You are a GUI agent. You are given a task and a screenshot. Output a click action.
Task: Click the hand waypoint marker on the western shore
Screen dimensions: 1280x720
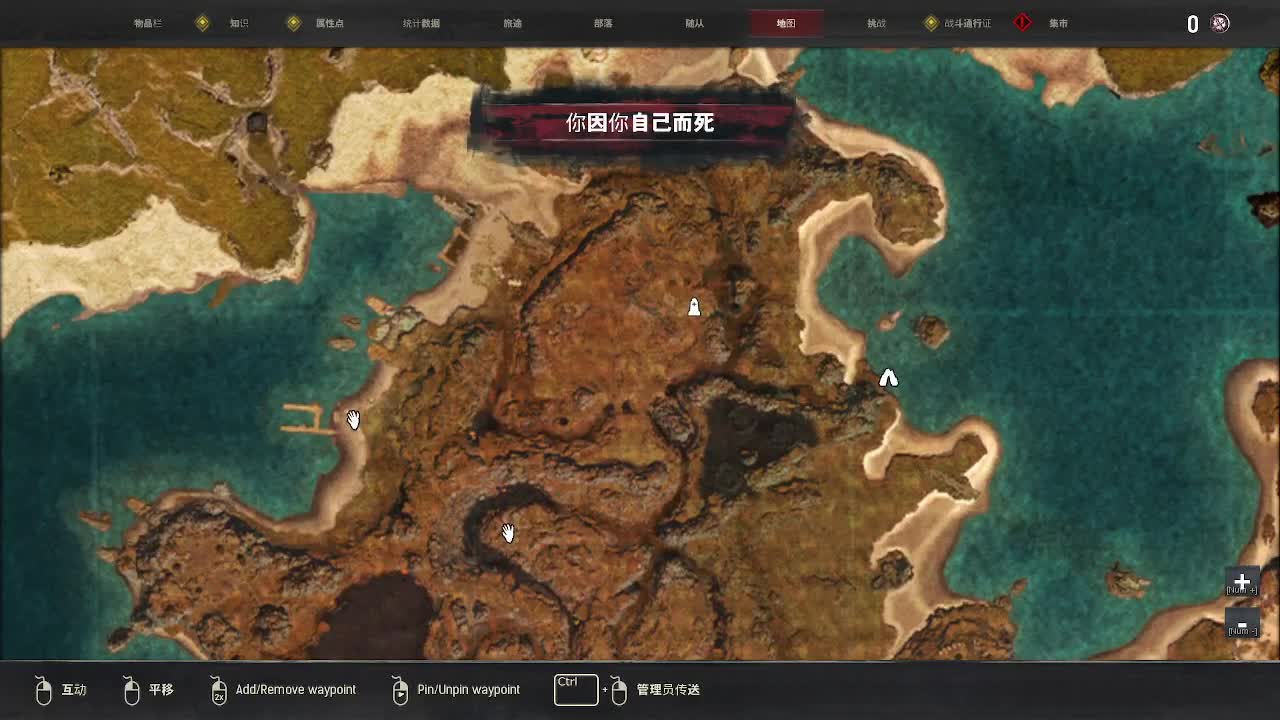(353, 420)
